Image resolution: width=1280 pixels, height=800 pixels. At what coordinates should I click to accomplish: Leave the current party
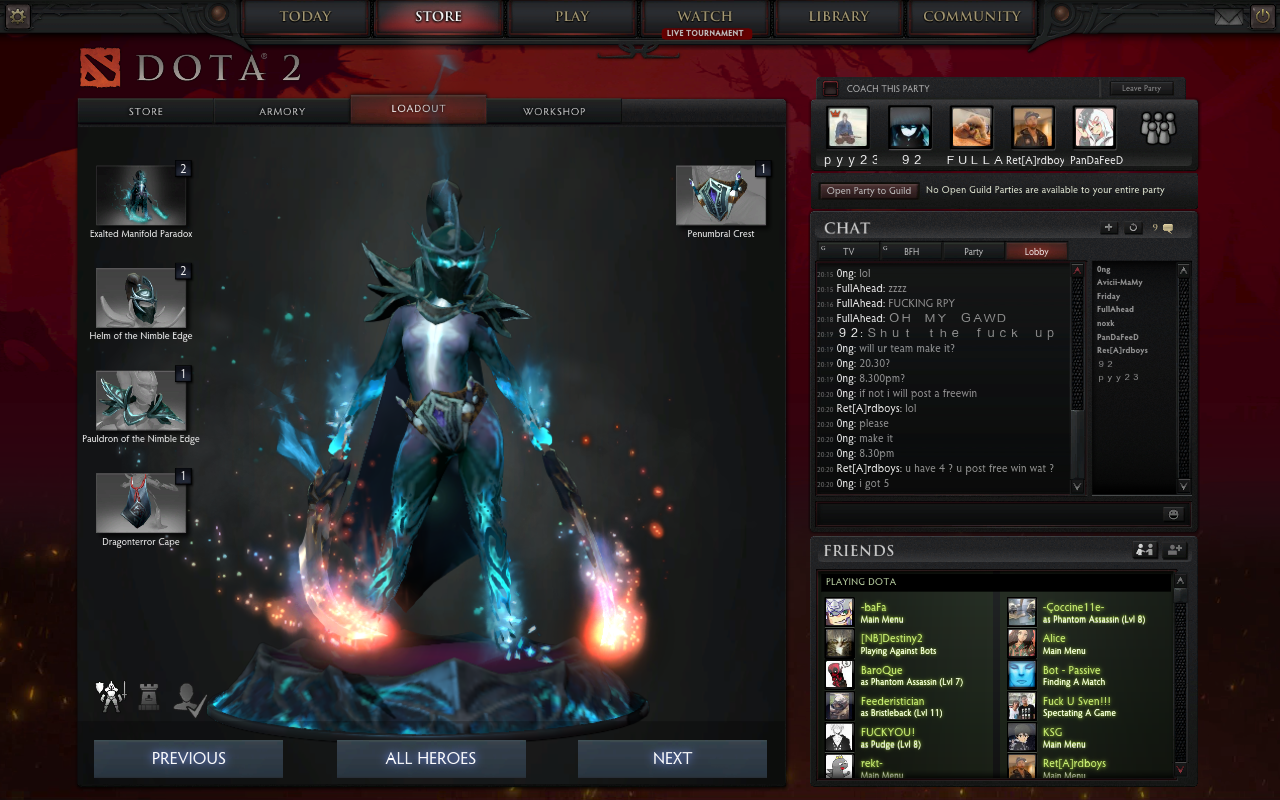click(1141, 88)
